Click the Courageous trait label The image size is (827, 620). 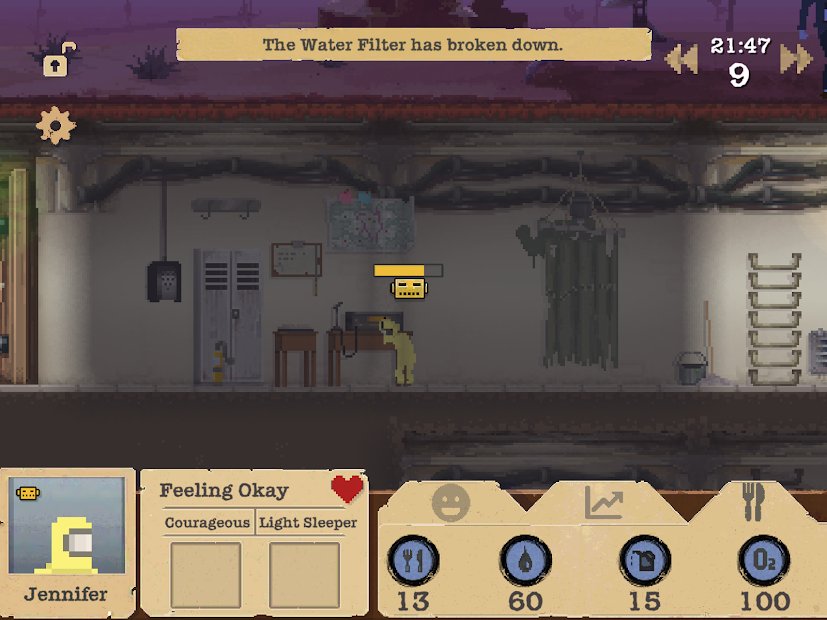click(x=207, y=522)
